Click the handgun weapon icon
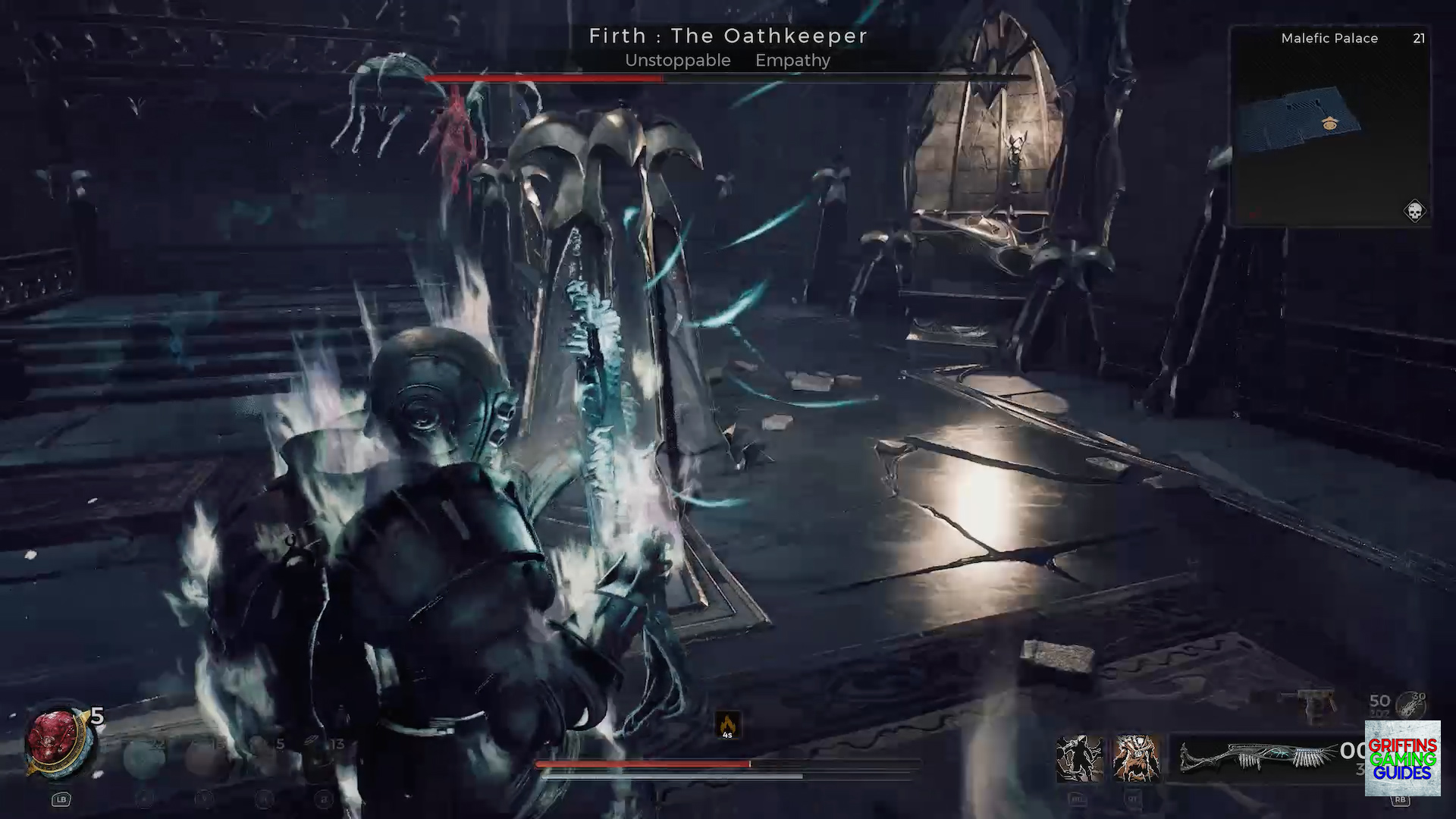Viewport: 1456px width, 819px height. pyautogui.click(x=1313, y=704)
